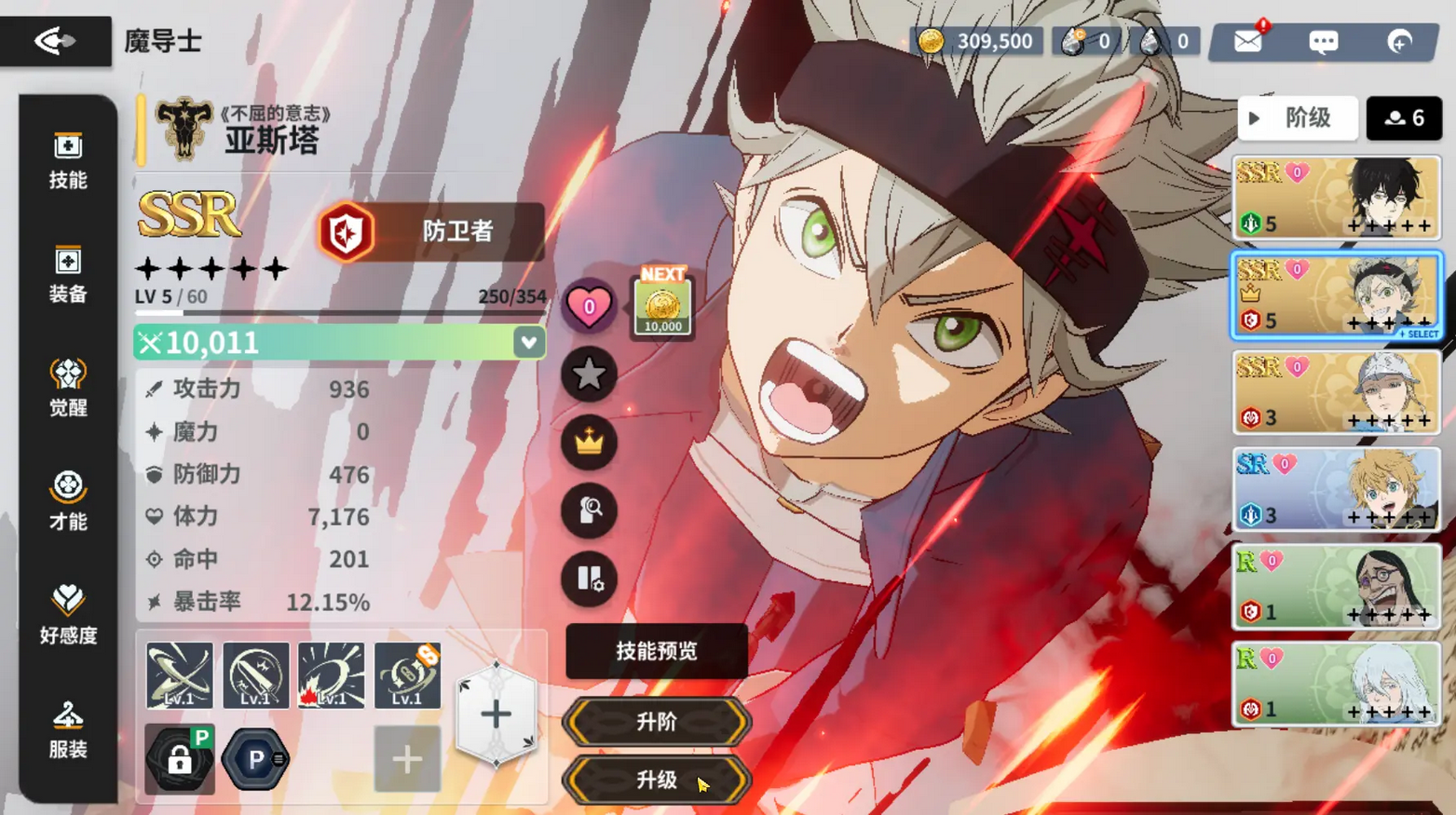Select the gold crown icon
Screen dimensions: 1456x815
point(589,442)
